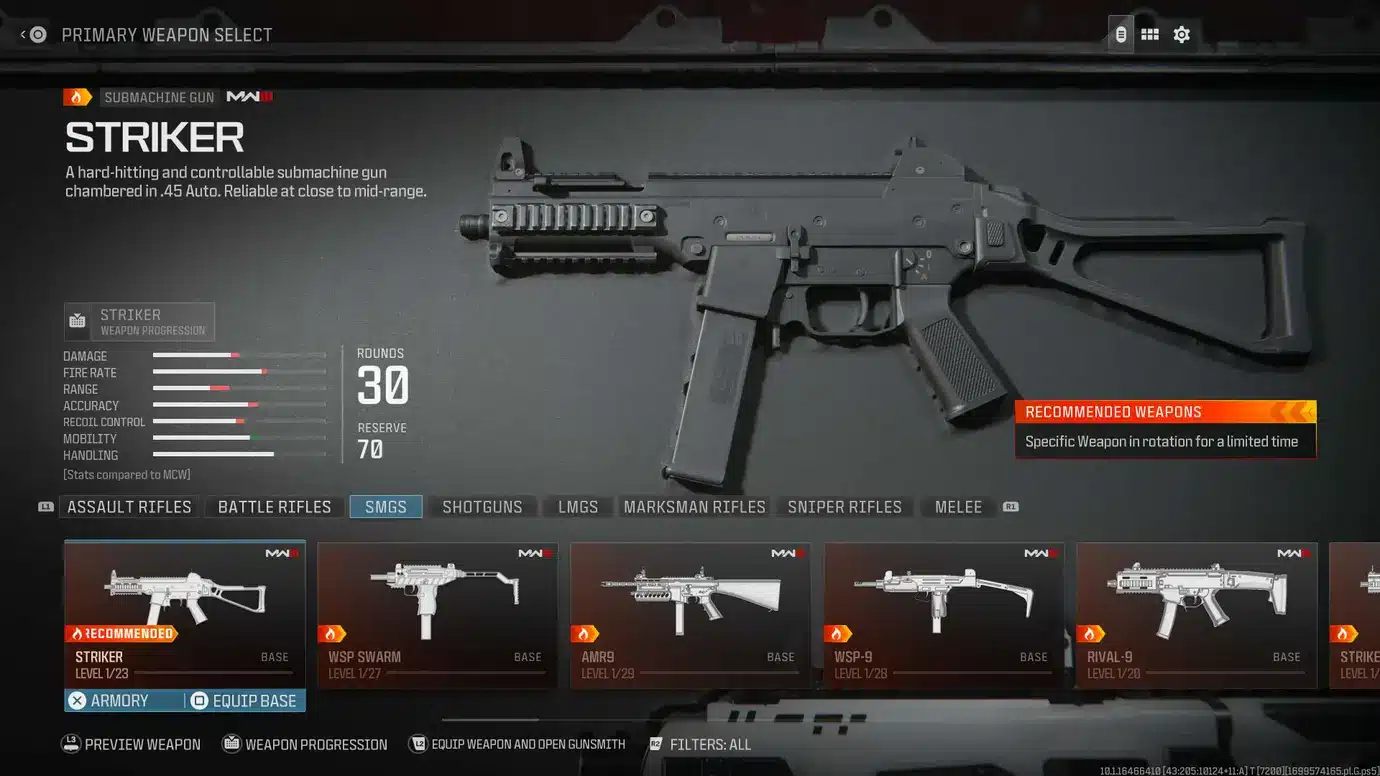Screen dimensions: 1380x776
Task: Select the Melee weapon tab
Action: (x=957, y=507)
